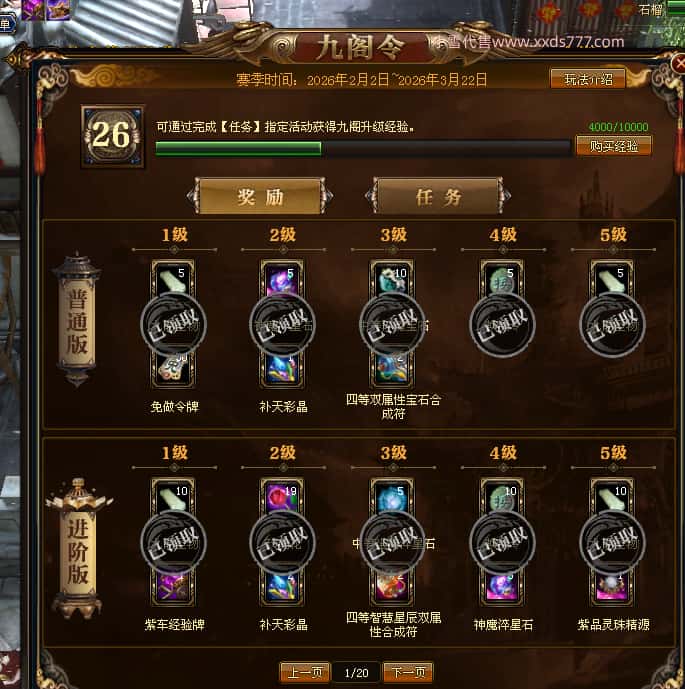Switch to the 任务 tasks tab
This screenshot has height=689, width=685.
[438, 197]
